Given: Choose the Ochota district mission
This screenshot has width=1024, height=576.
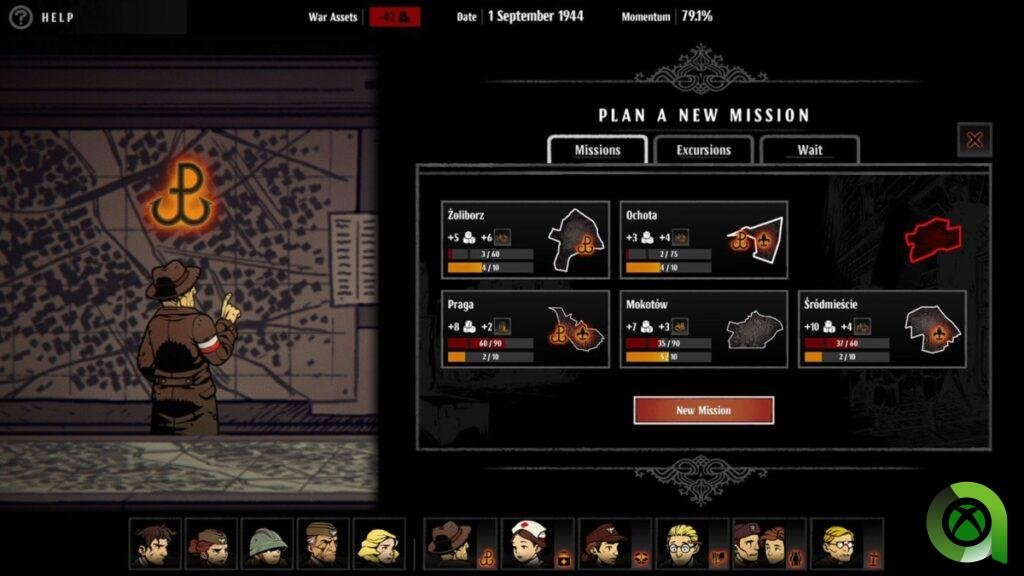Looking at the screenshot, I should point(703,240).
